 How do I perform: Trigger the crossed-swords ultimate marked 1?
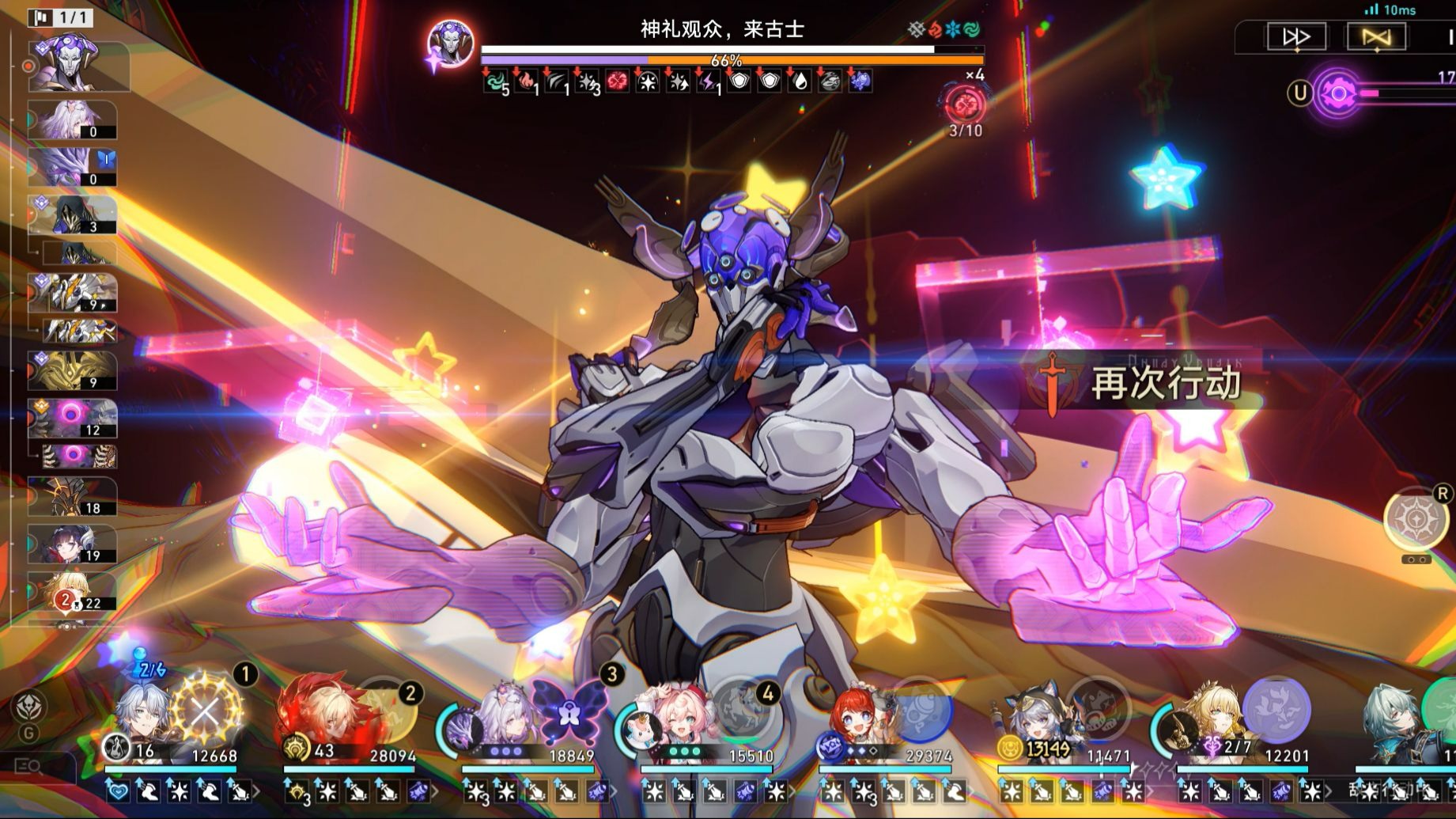pyautogui.click(x=206, y=711)
